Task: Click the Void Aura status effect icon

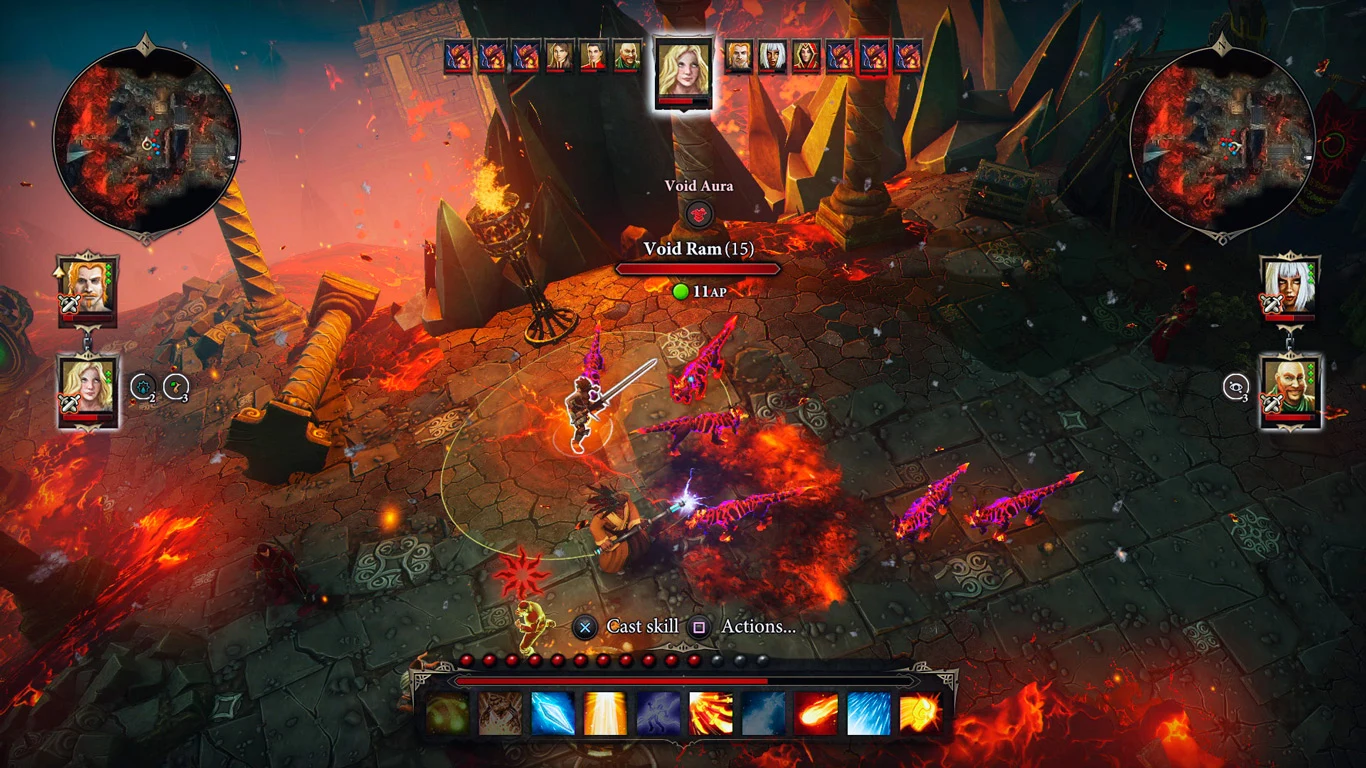Action: [697, 213]
